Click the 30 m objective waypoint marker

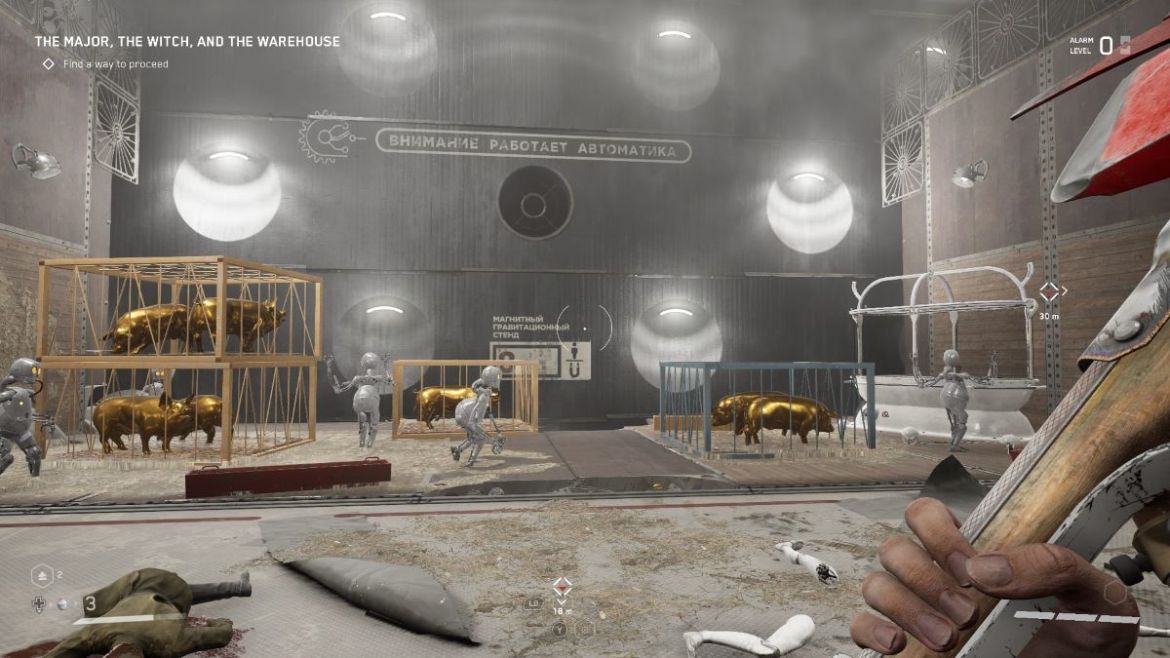1048,292
